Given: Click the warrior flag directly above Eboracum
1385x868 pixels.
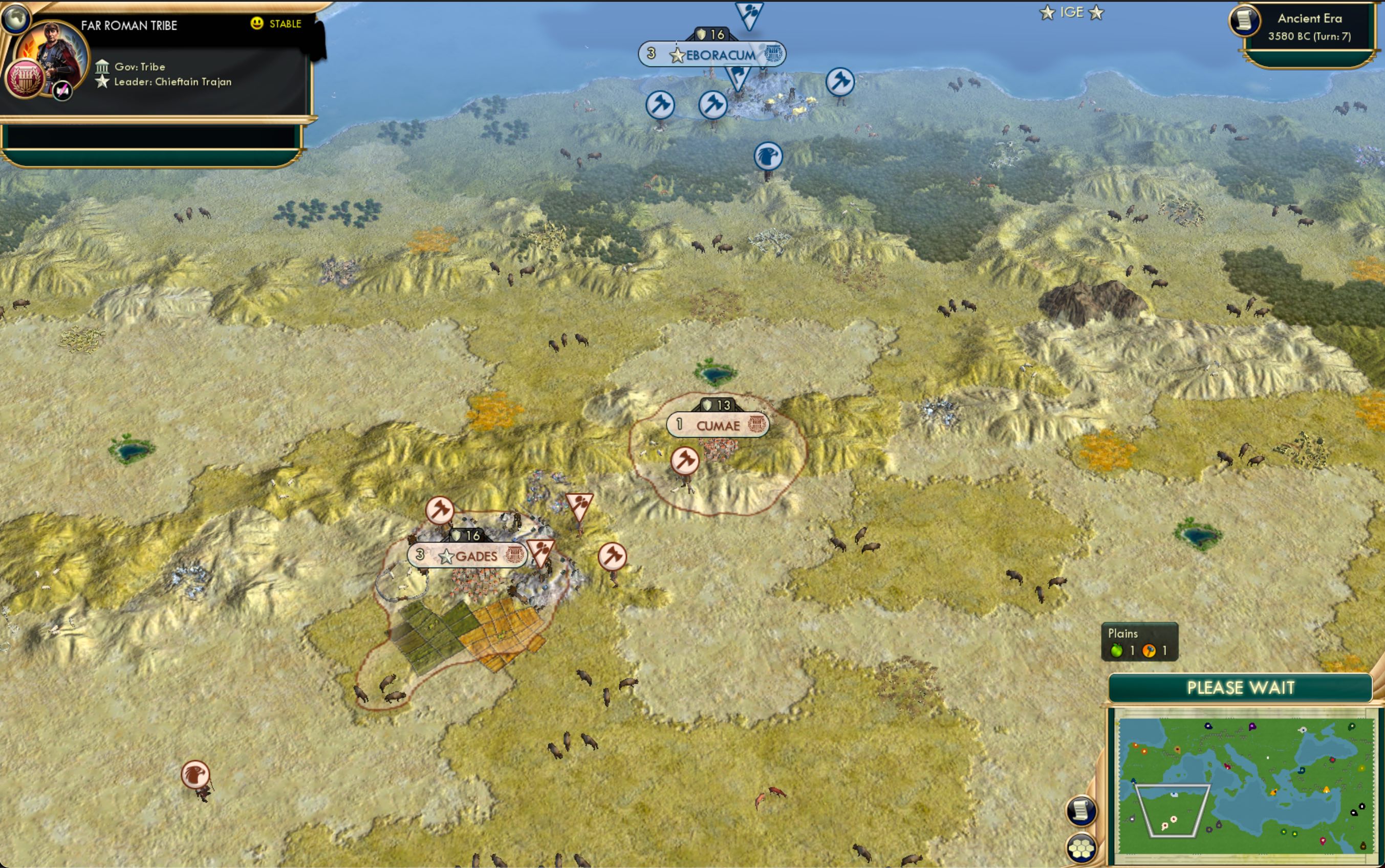Looking at the screenshot, I should 750,13.
